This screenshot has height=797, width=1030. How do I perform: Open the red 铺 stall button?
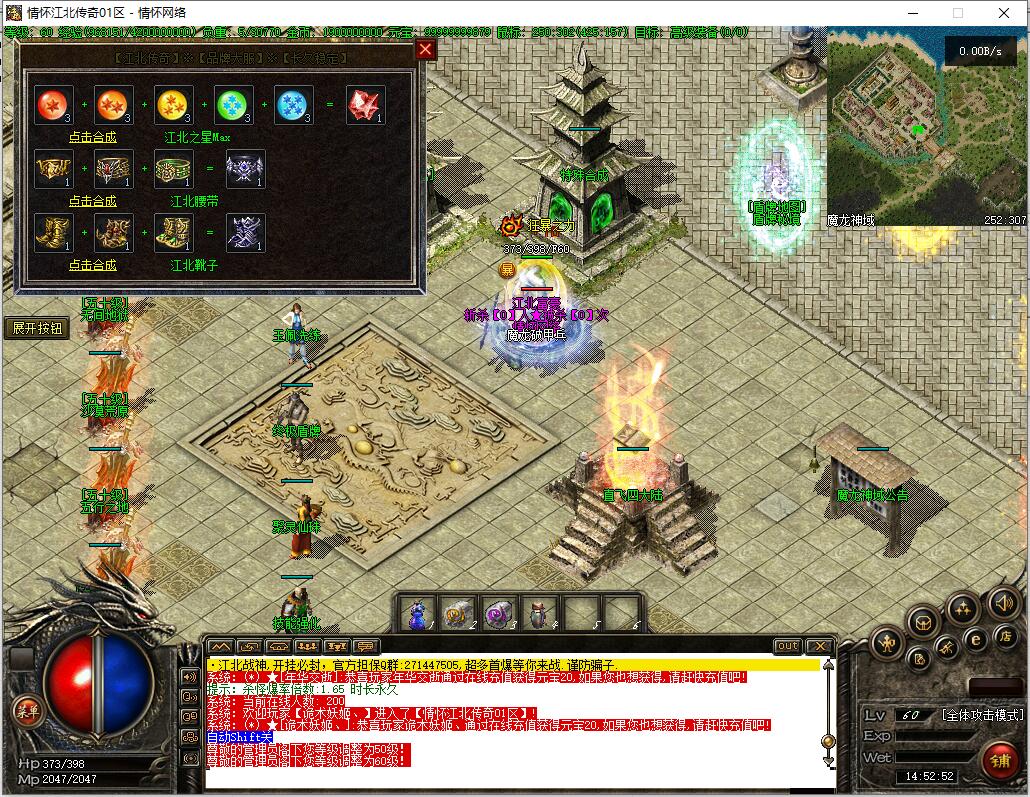click(x=999, y=761)
